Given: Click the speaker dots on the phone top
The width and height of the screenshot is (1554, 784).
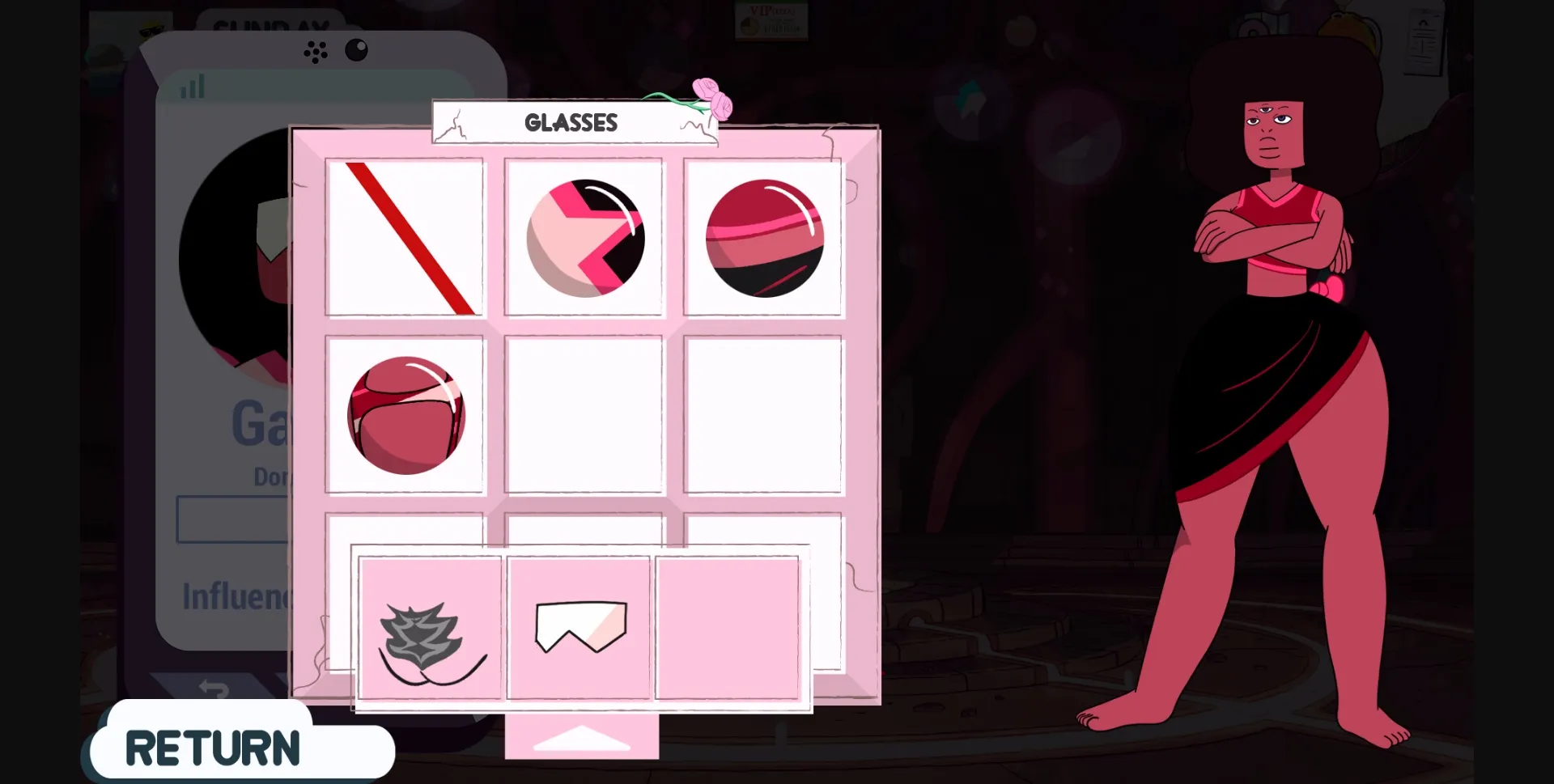Looking at the screenshot, I should coord(315,52).
